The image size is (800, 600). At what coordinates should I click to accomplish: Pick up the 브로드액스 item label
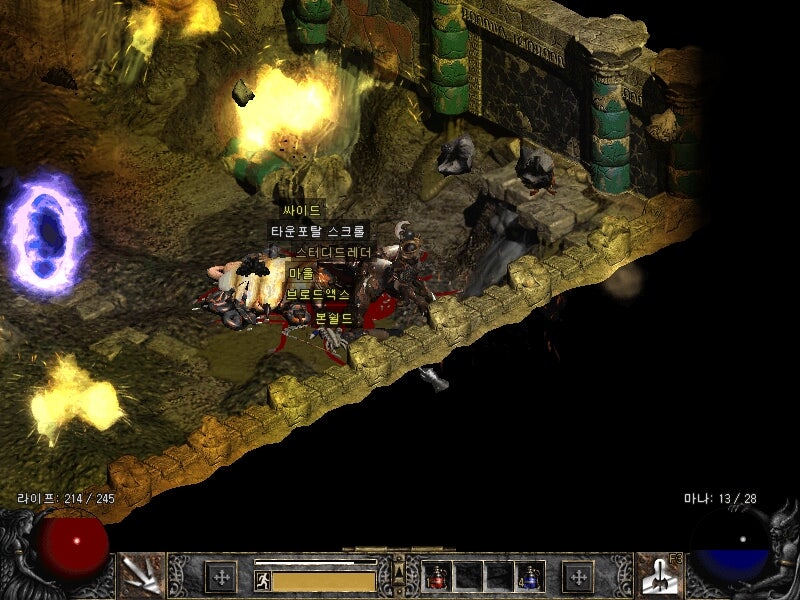[x=318, y=294]
